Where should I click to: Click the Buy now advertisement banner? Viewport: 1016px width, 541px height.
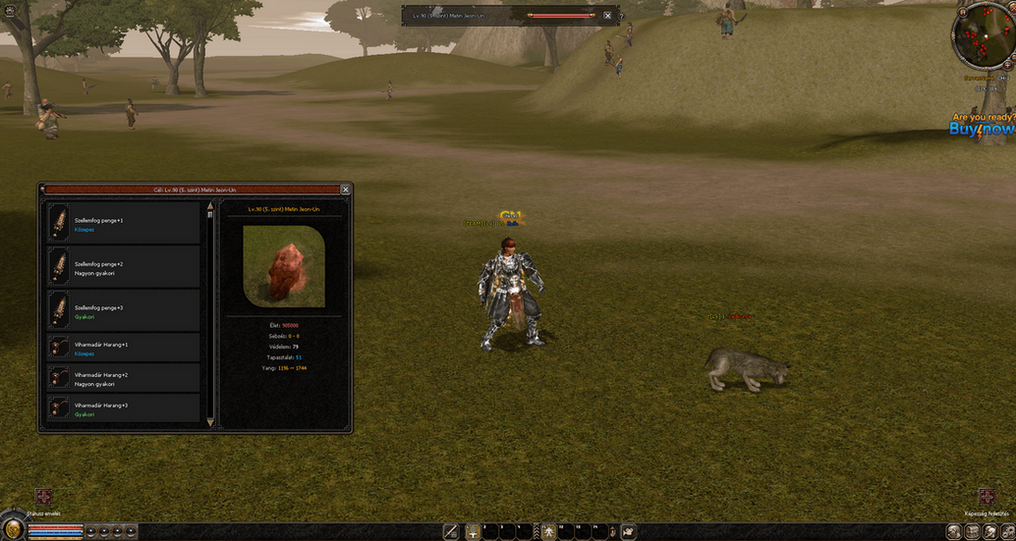pos(981,125)
